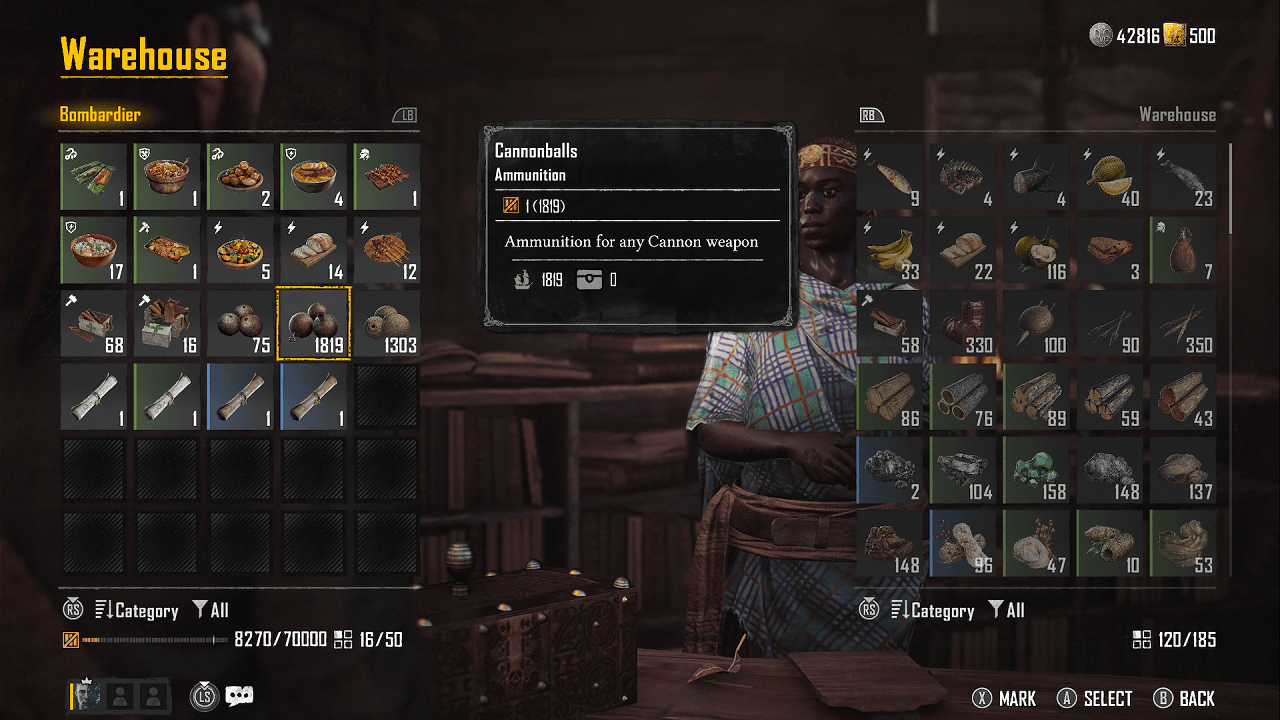This screenshot has height=720, width=1280.
Task: Select the grilled skewers stack of 12
Action: coord(387,250)
